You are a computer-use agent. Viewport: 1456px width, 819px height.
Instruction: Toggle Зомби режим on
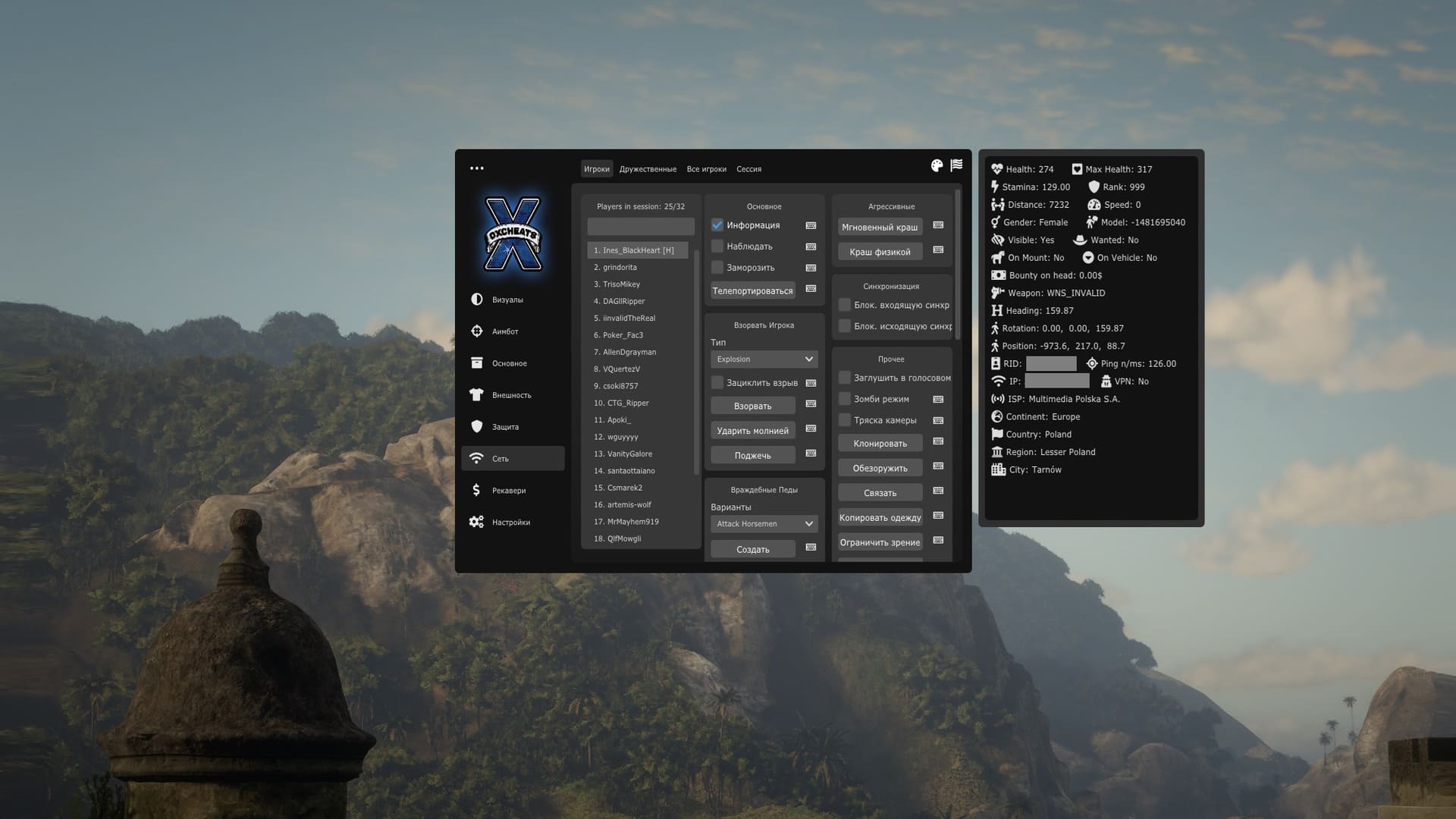click(844, 399)
